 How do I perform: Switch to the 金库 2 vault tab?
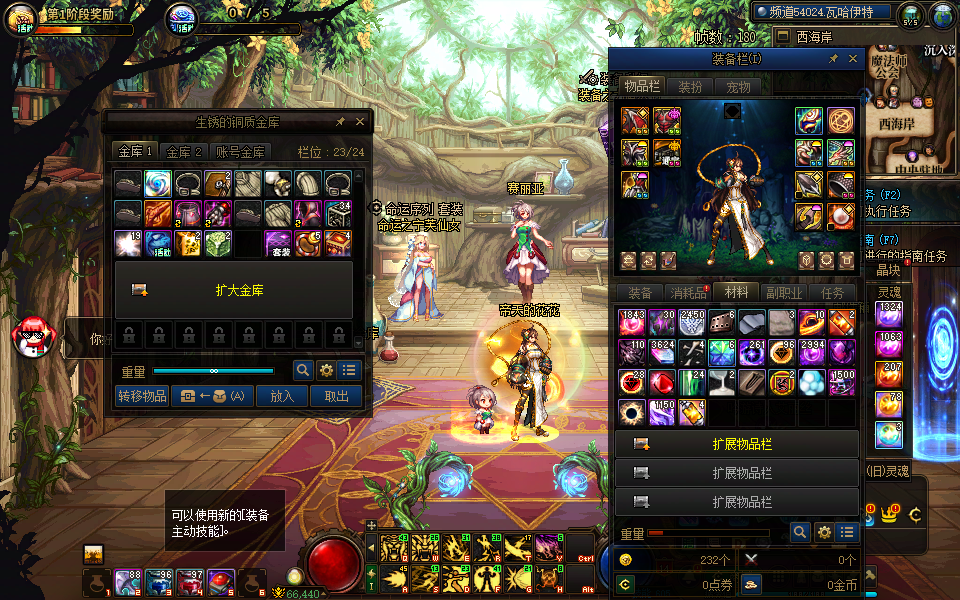pyautogui.click(x=185, y=152)
